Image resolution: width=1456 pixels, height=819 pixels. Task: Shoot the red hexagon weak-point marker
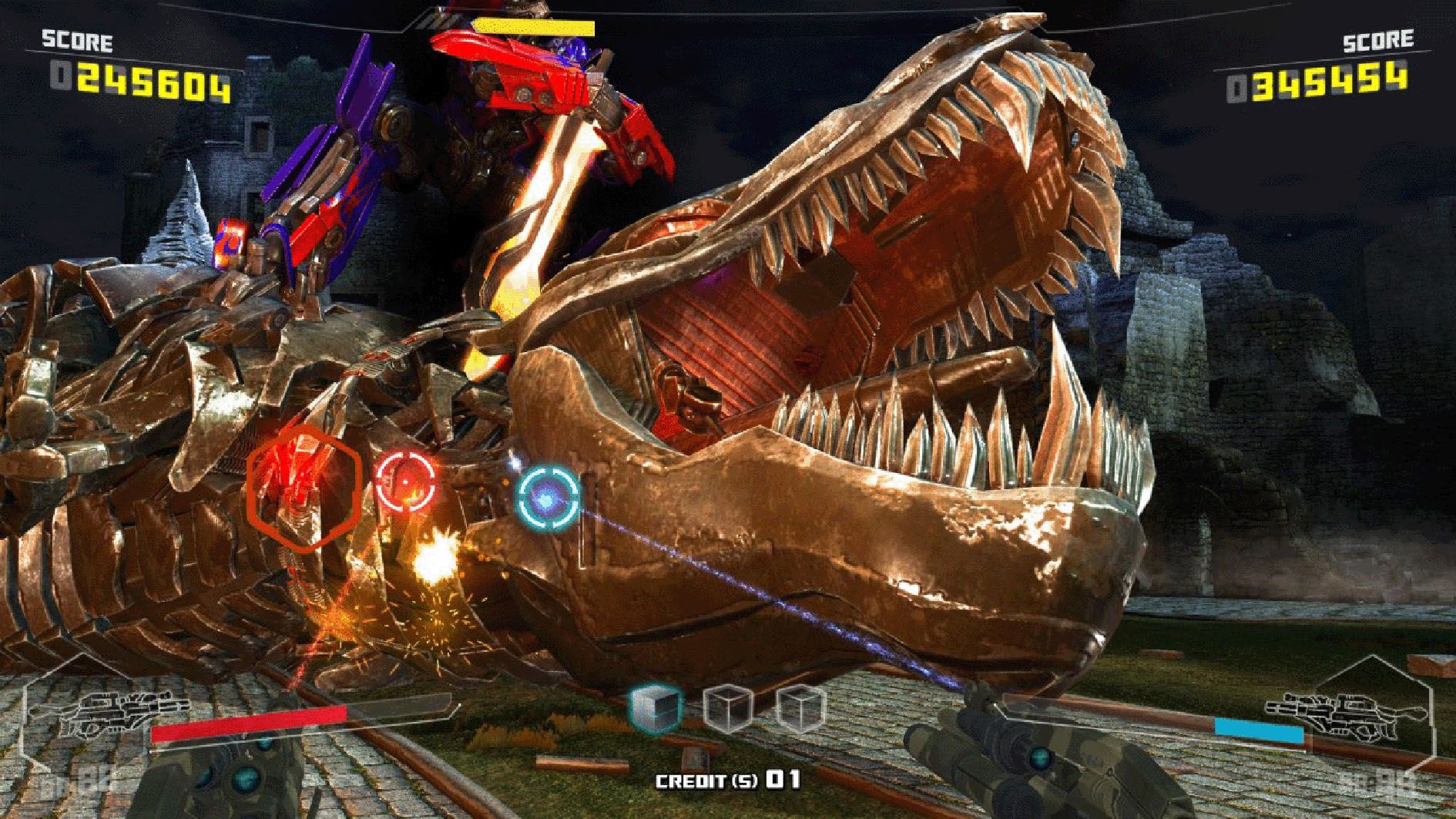tap(304, 487)
